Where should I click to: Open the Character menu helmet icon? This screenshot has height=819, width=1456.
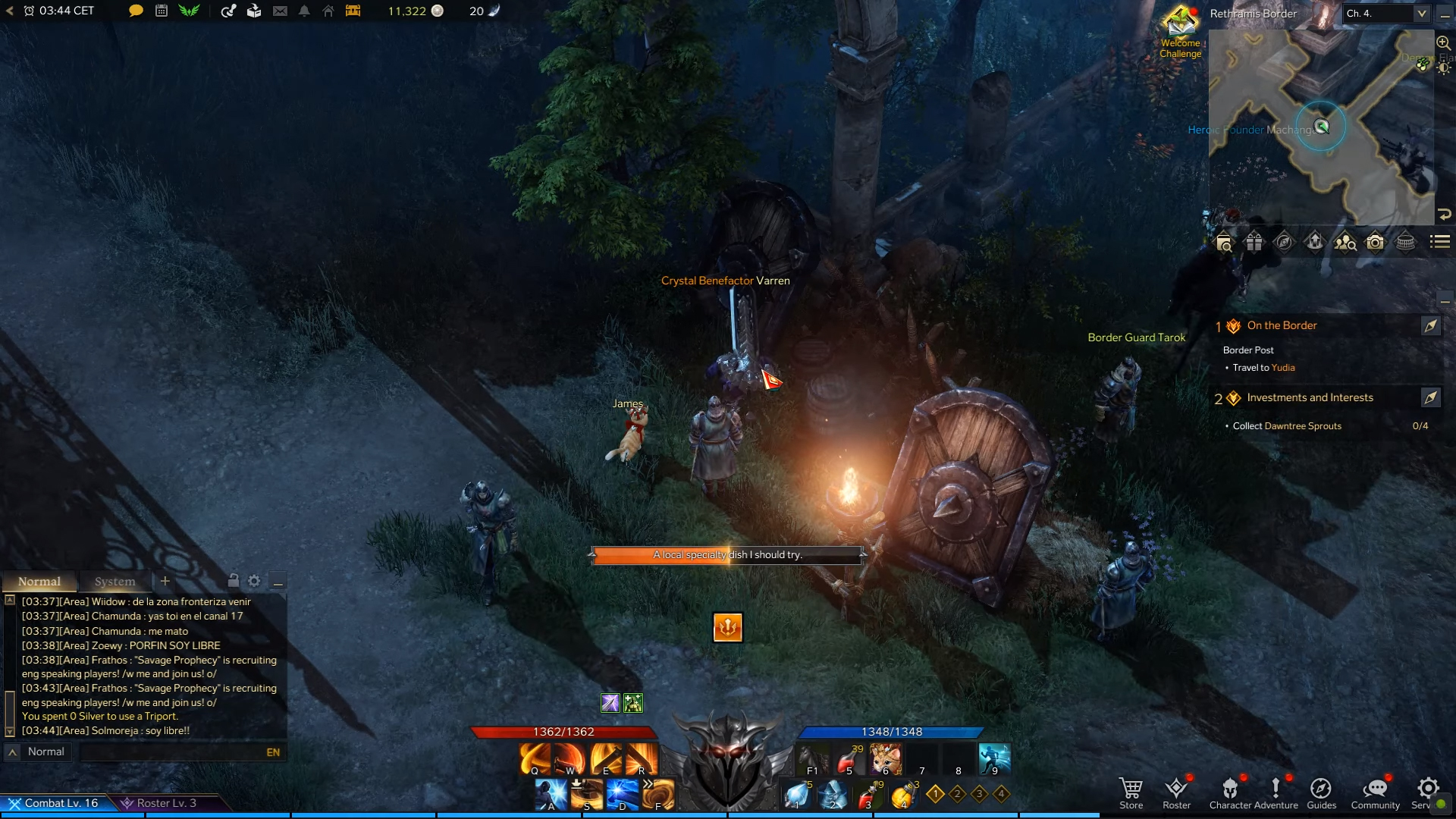pyautogui.click(x=1229, y=789)
